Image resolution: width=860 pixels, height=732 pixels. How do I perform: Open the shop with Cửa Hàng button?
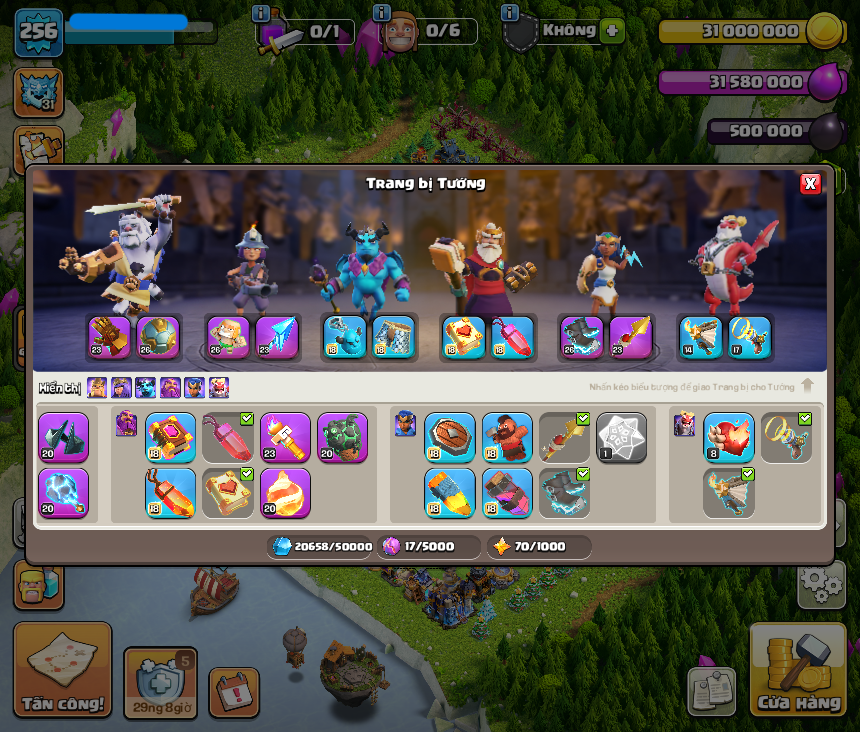797,668
